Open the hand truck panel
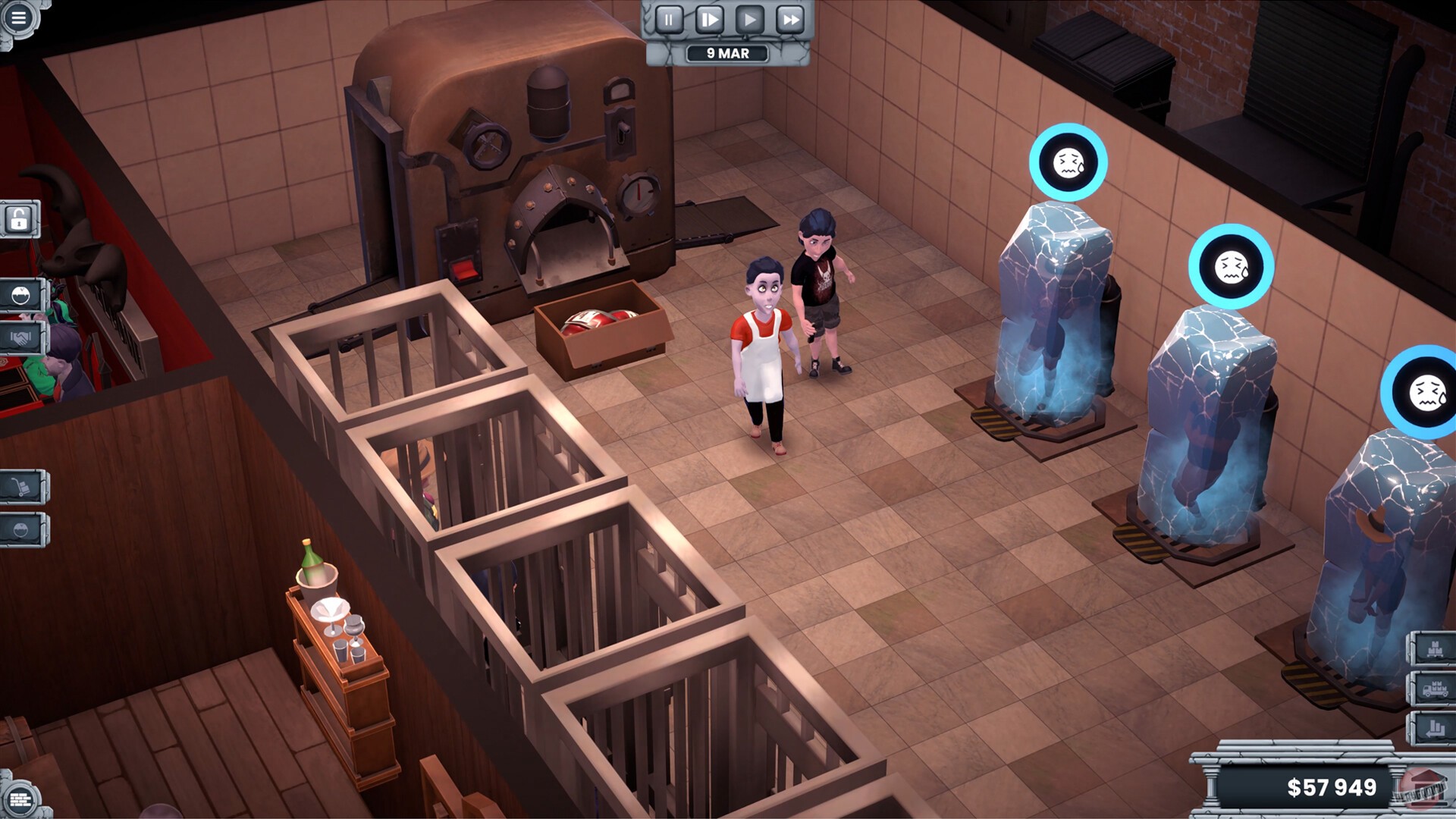The width and height of the screenshot is (1456, 819). (x=20, y=487)
